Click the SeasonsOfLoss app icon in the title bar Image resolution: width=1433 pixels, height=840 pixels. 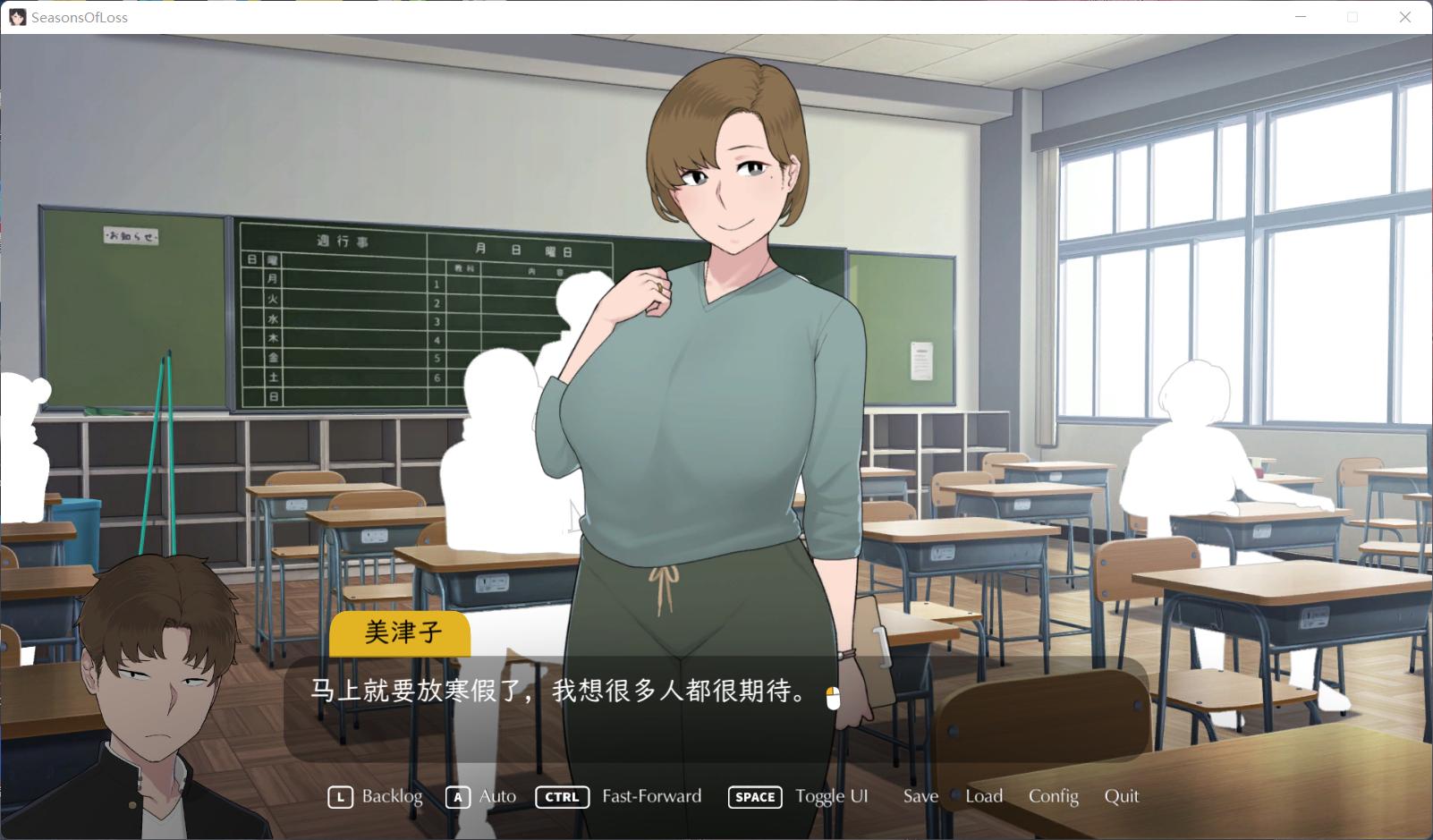tap(19, 17)
